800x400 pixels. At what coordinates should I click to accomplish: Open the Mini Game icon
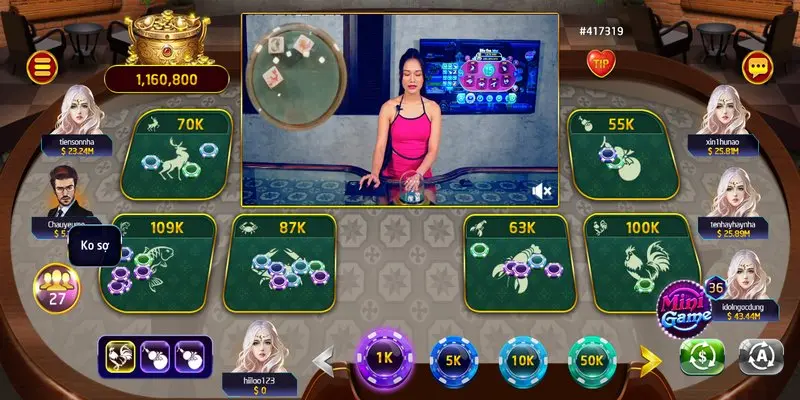point(684,305)
